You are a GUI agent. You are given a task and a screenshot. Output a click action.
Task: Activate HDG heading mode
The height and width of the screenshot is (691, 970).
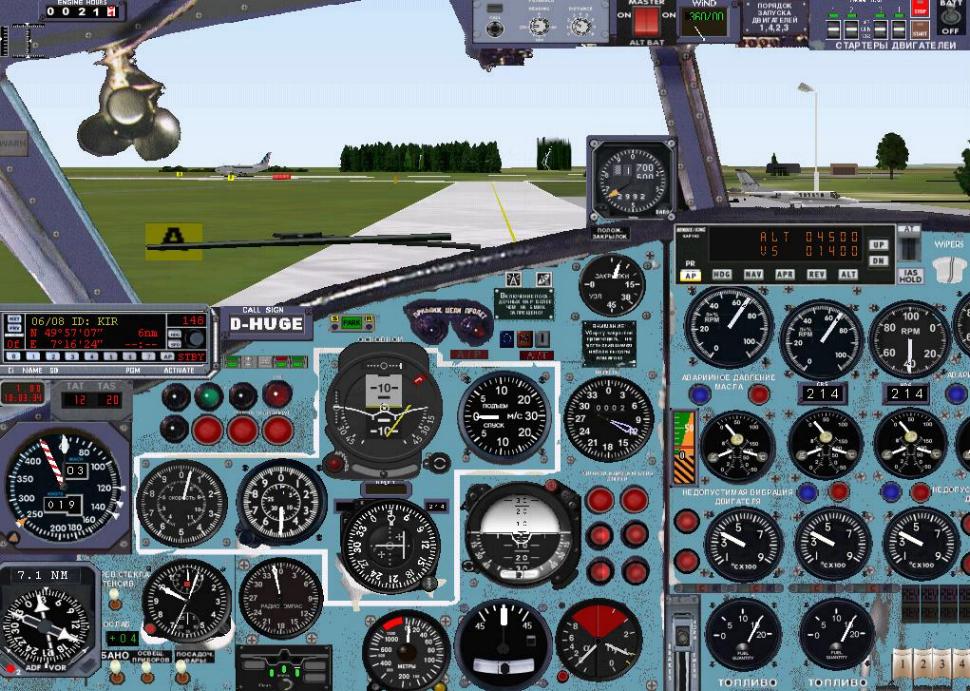point(722,275)
